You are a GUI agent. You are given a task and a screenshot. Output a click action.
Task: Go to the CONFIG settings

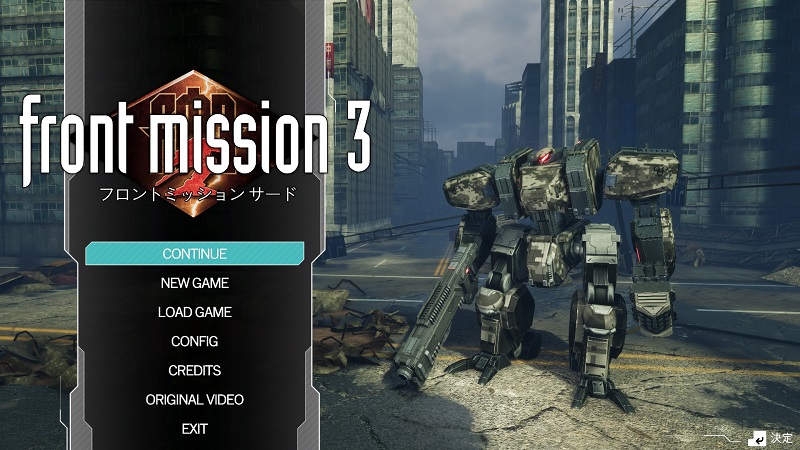[195, 341]
